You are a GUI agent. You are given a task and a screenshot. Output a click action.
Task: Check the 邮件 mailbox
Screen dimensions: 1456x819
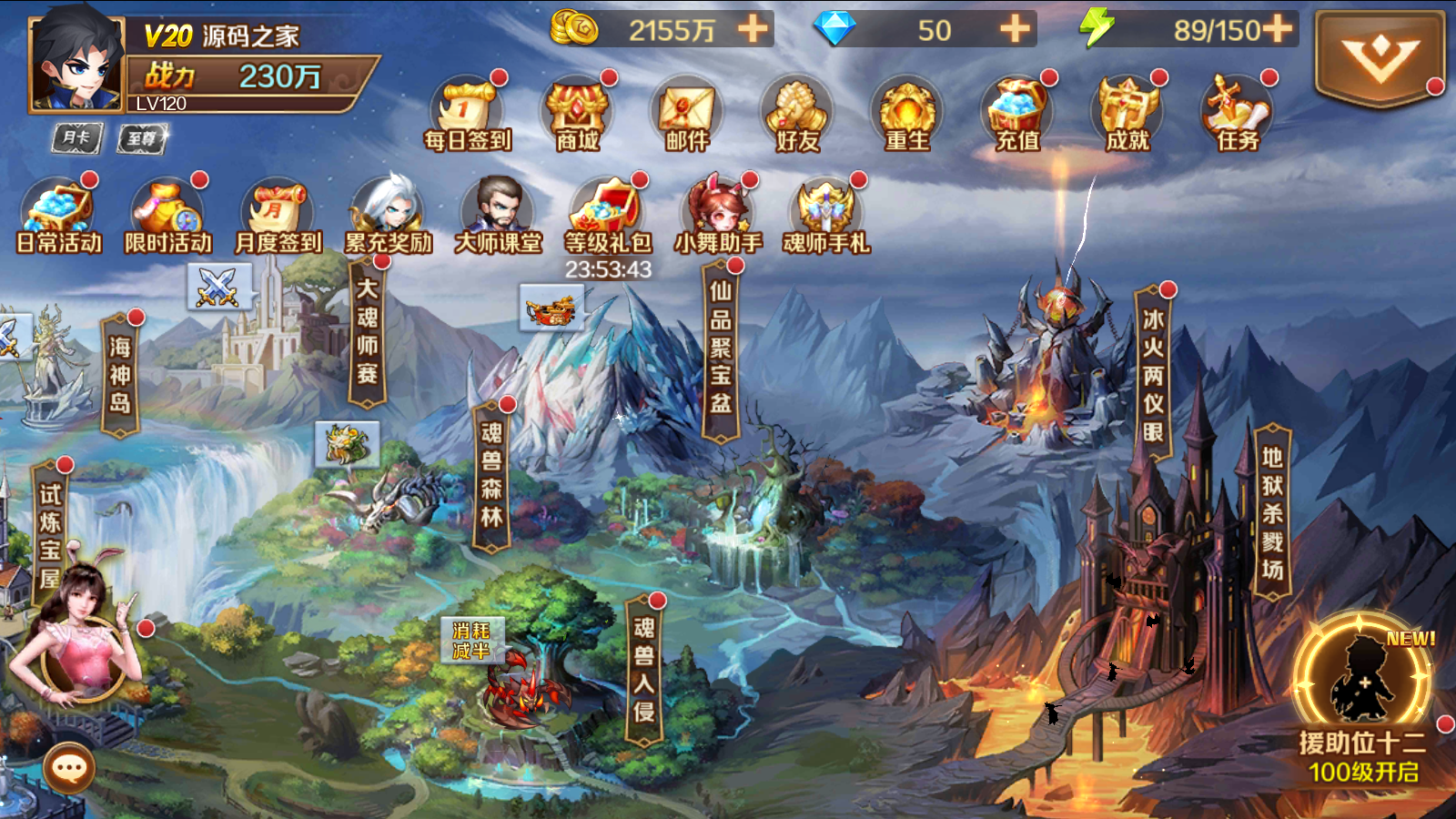click(x=687, y=115)
